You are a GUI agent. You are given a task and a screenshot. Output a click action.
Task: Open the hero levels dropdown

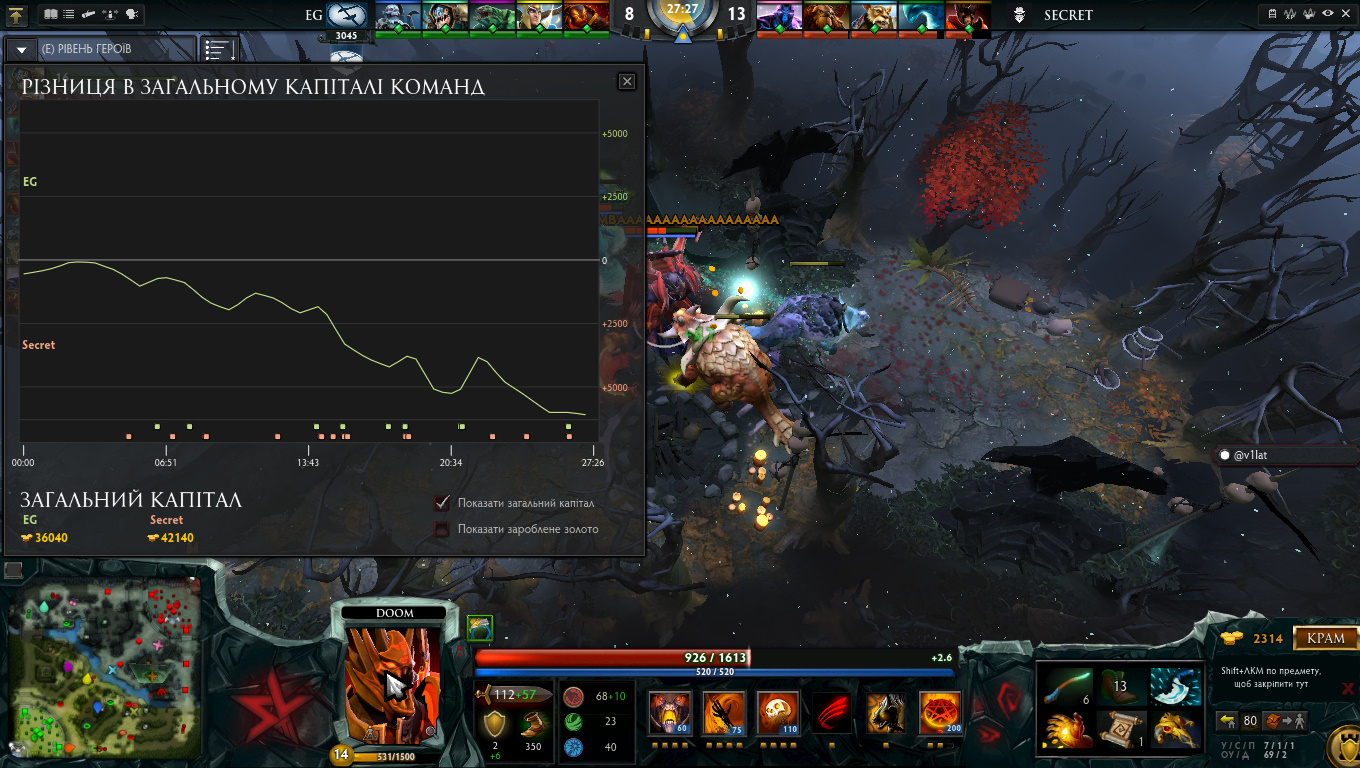21,49
